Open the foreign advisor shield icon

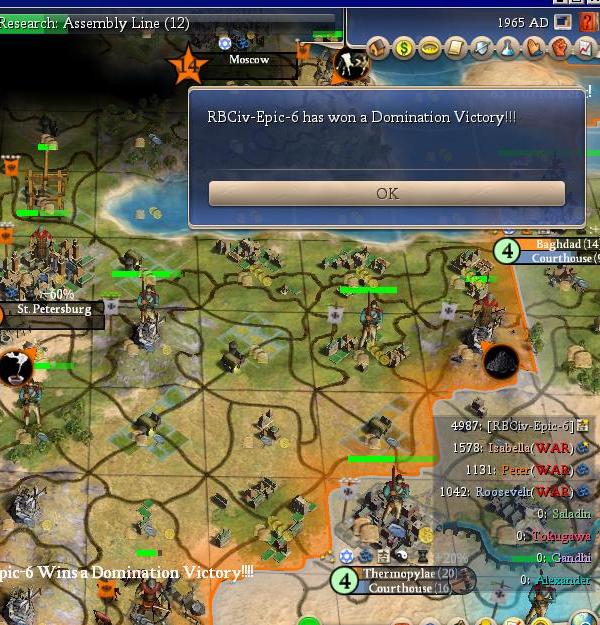click(483, 47)
